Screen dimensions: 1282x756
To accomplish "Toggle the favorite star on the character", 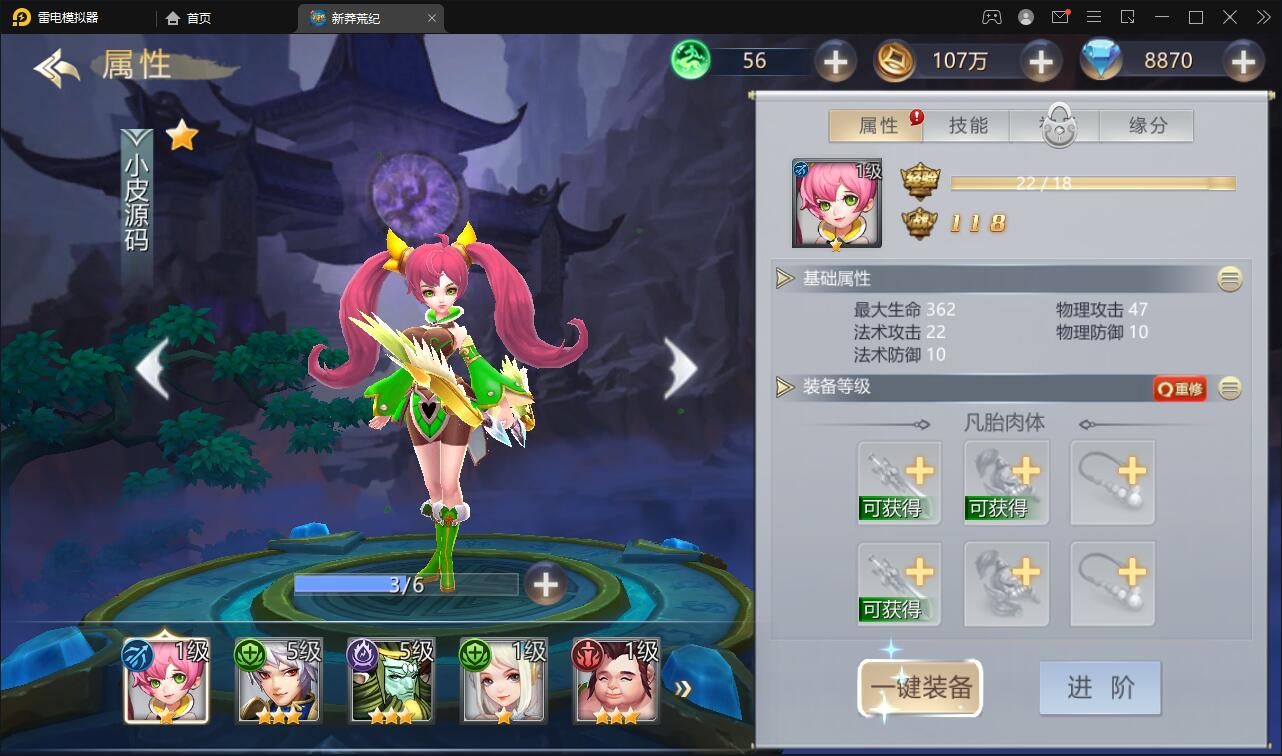I will click(179, 137).
